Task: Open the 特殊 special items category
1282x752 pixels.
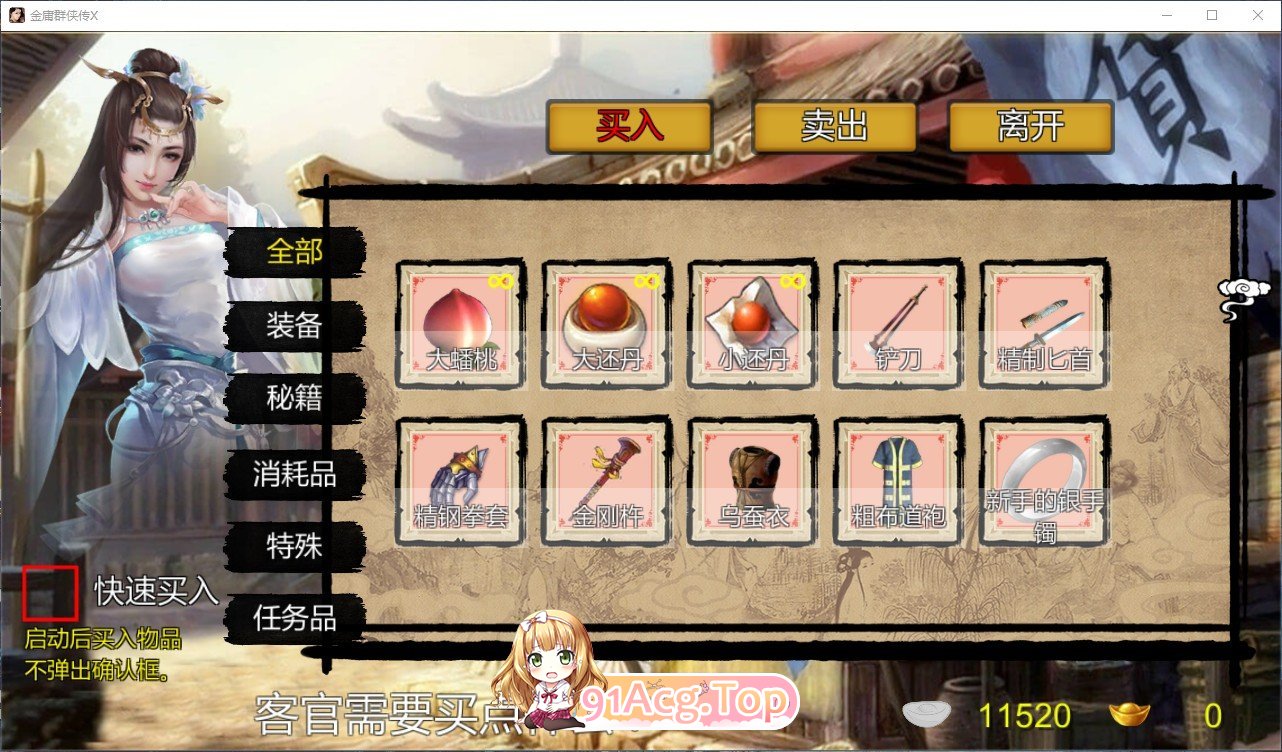Action: [x=294, y=548]
